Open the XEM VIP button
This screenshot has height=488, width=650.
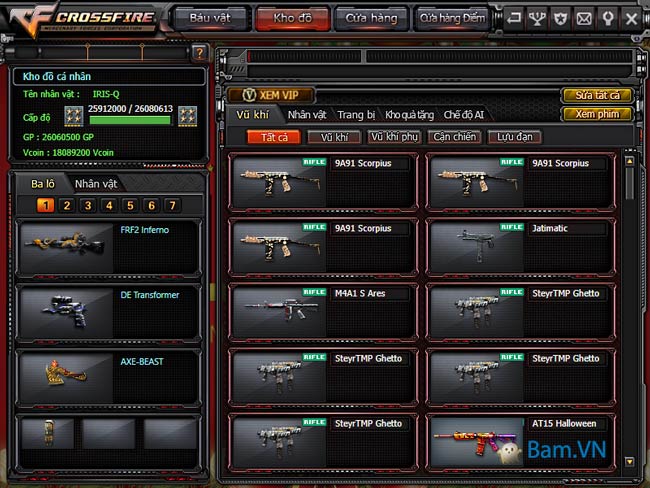(x=272, y=94)
